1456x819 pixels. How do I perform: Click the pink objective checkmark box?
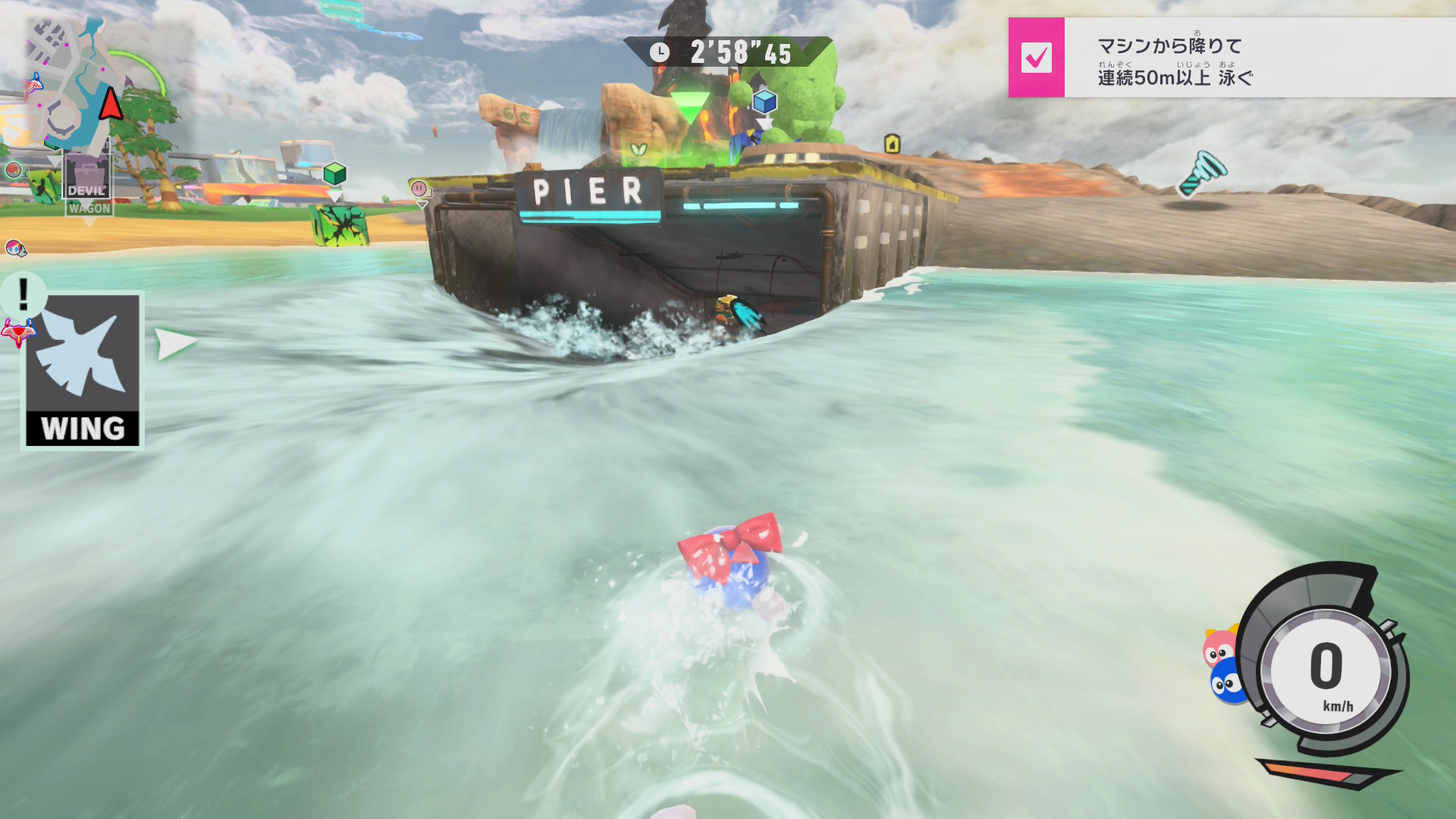(1036, 58)
